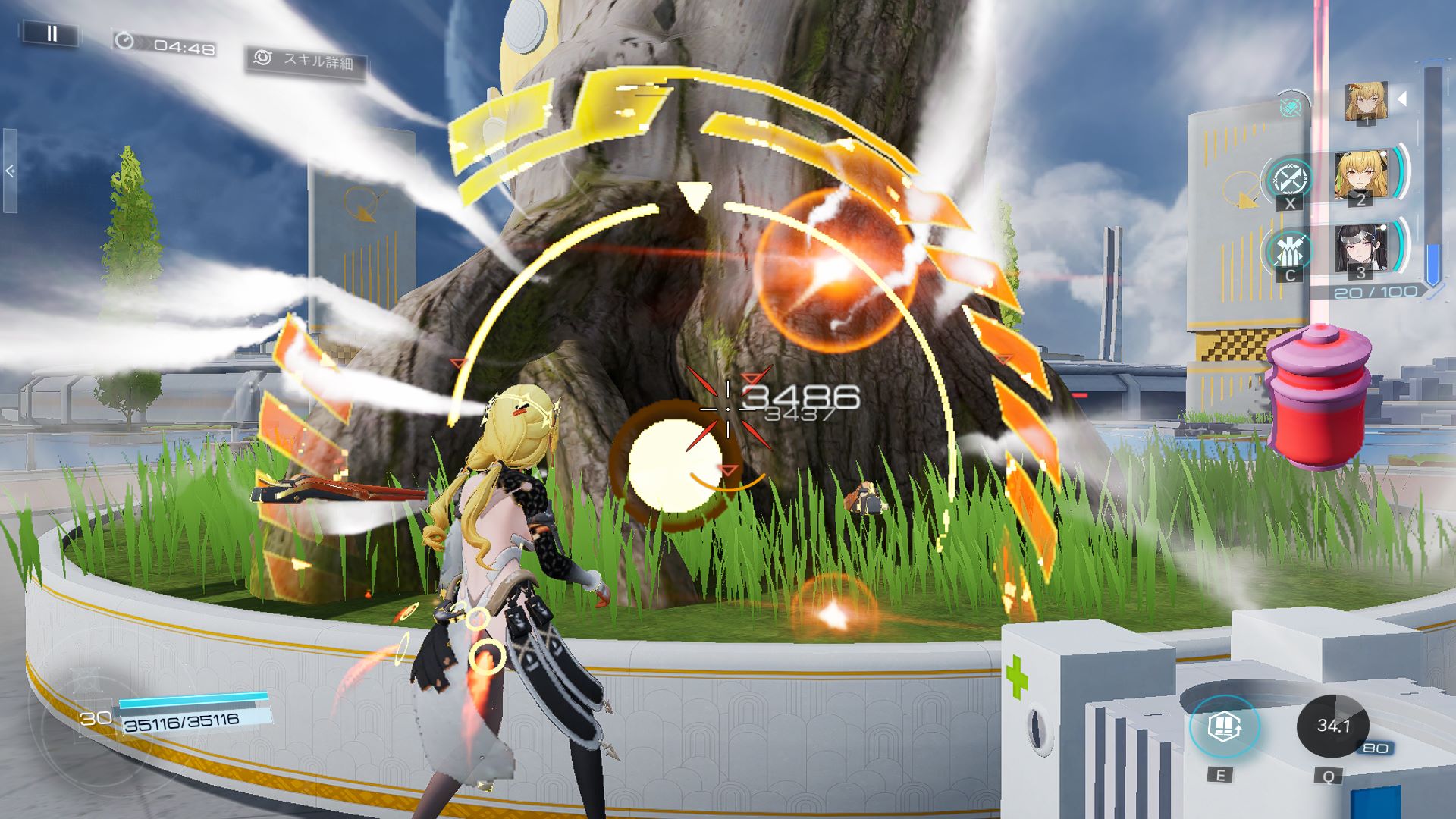Tap the ultimate skill showing 34.1 cooldown
1456x819 pixels.
1332,726
